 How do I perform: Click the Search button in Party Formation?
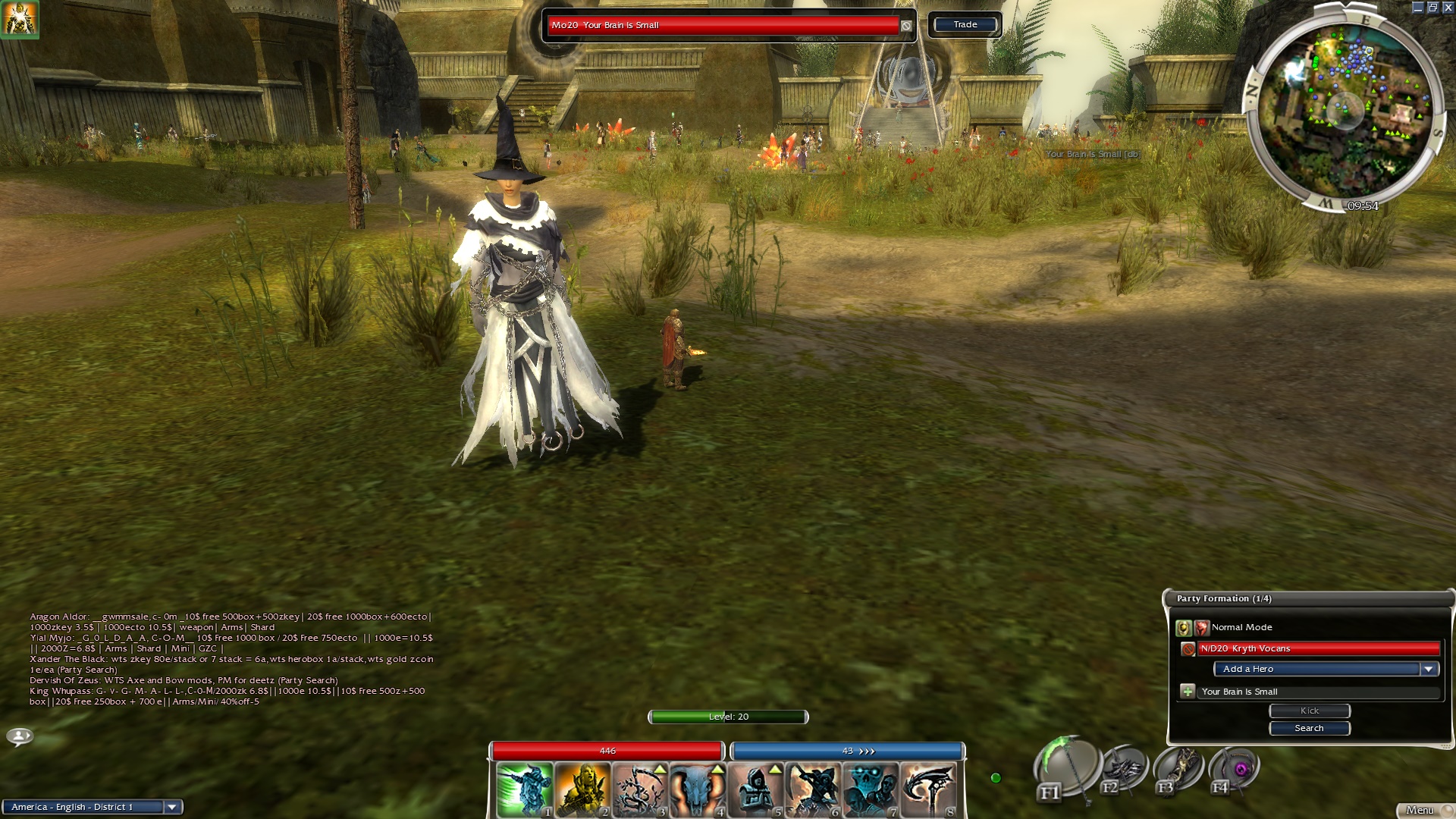click(x=1309, y=728)
